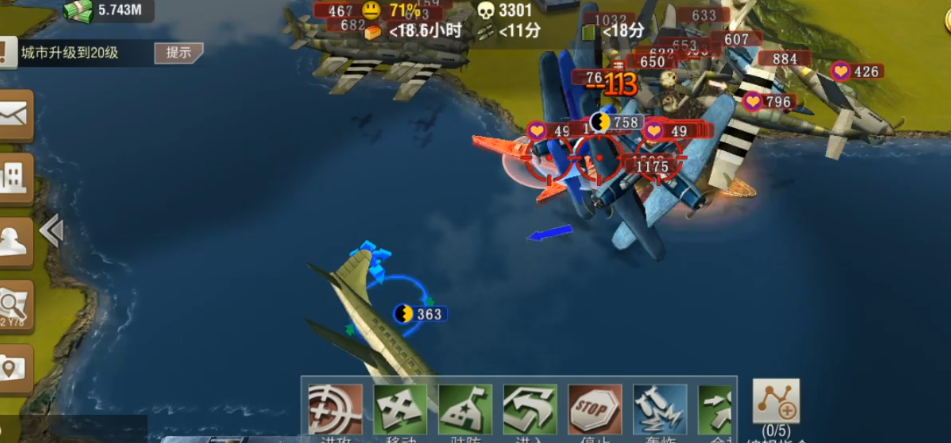Open the mail envelope icon
Image resolution: width=951 pixels, height=443 pixels.
16,116
